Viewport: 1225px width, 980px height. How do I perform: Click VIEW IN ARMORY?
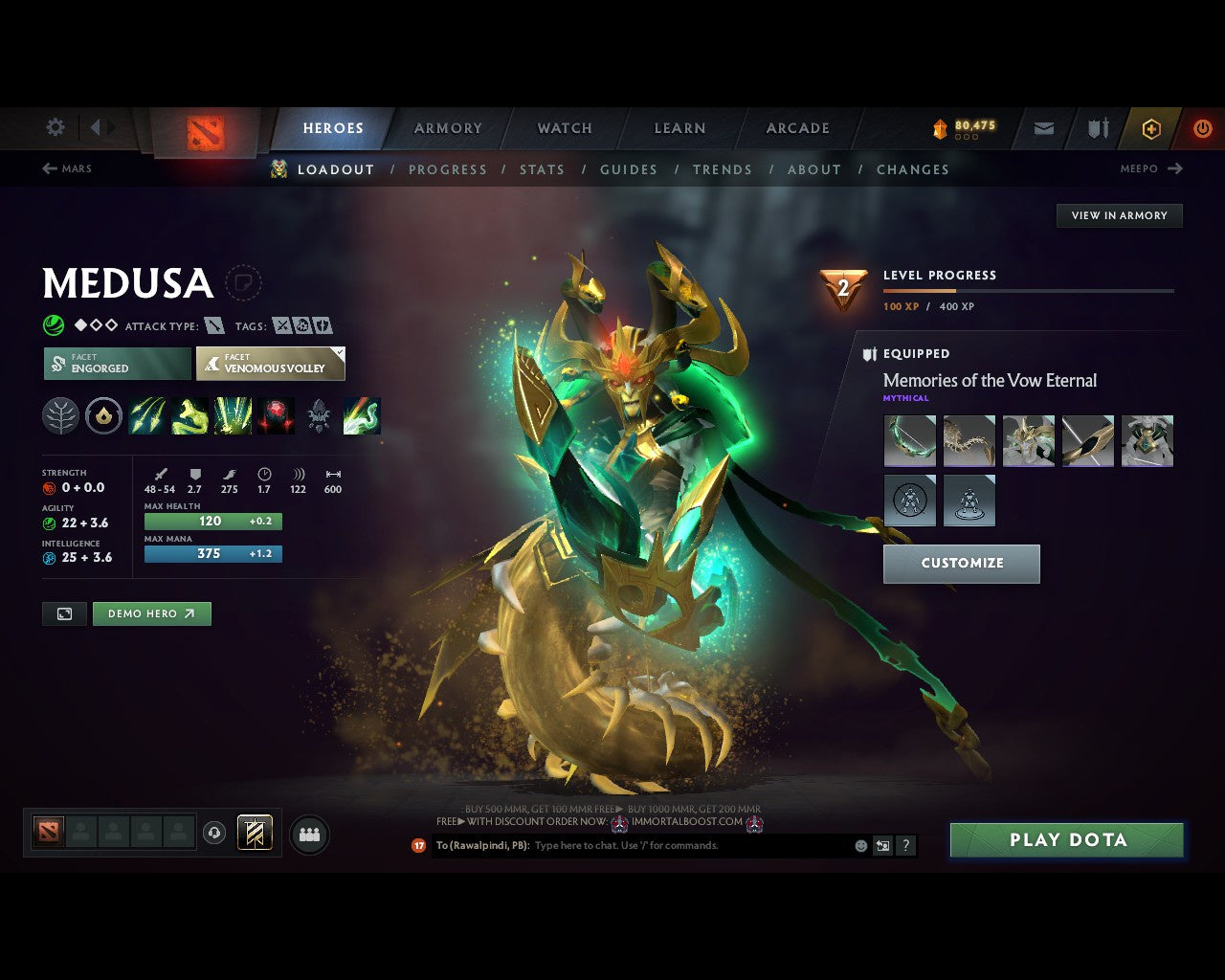tap(1119, 215)
